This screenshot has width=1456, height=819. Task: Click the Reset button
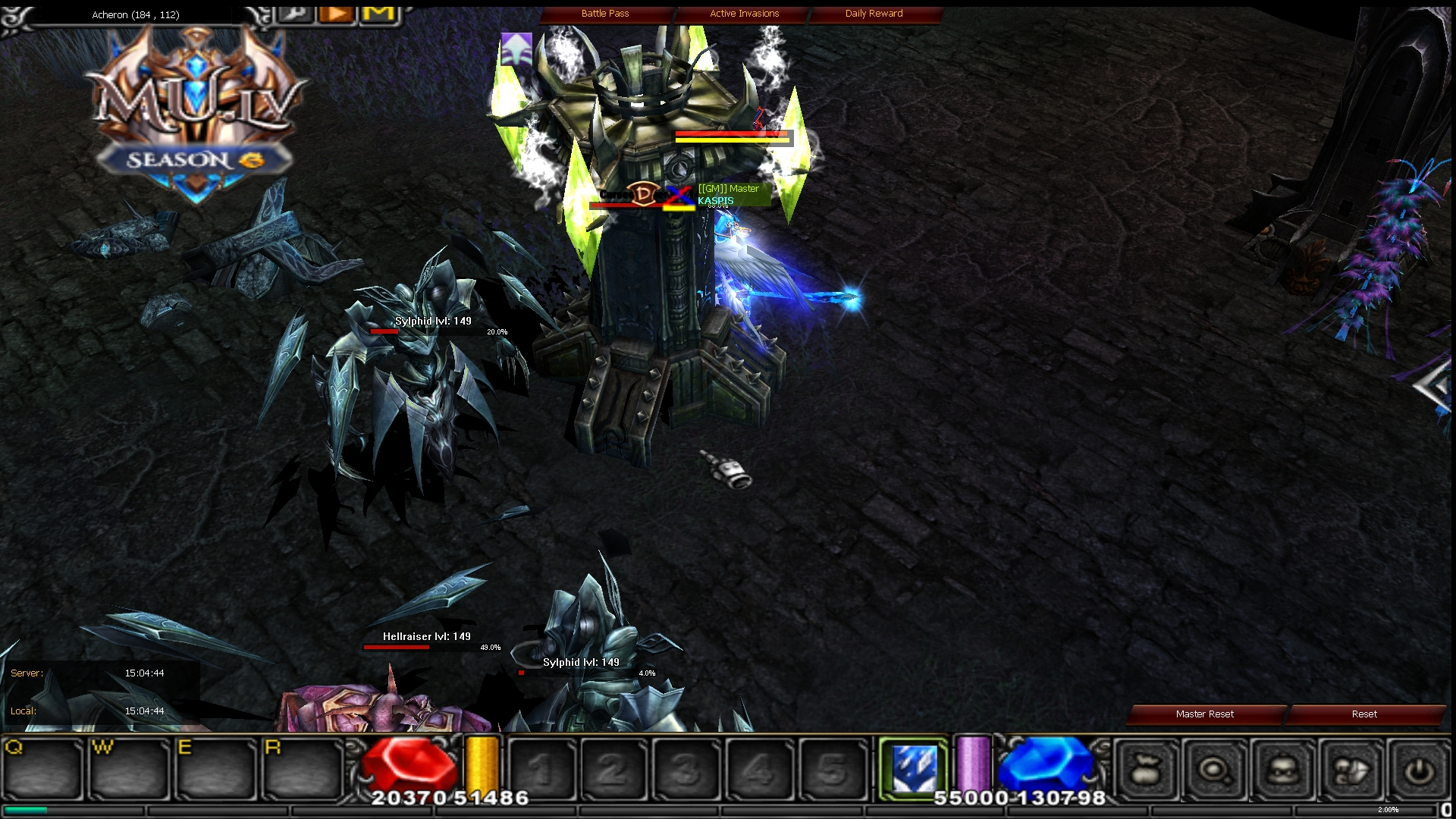point(1364,714)
